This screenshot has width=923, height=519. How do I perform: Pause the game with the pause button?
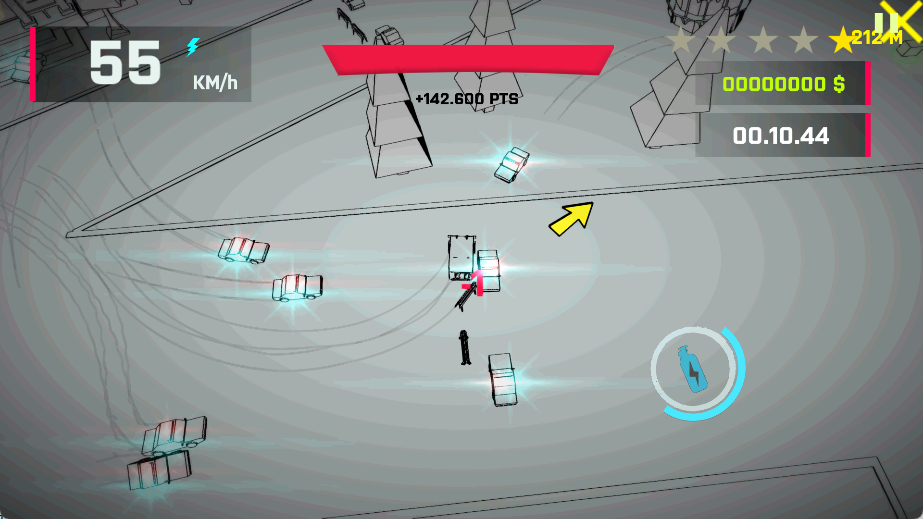pos(884,24)
